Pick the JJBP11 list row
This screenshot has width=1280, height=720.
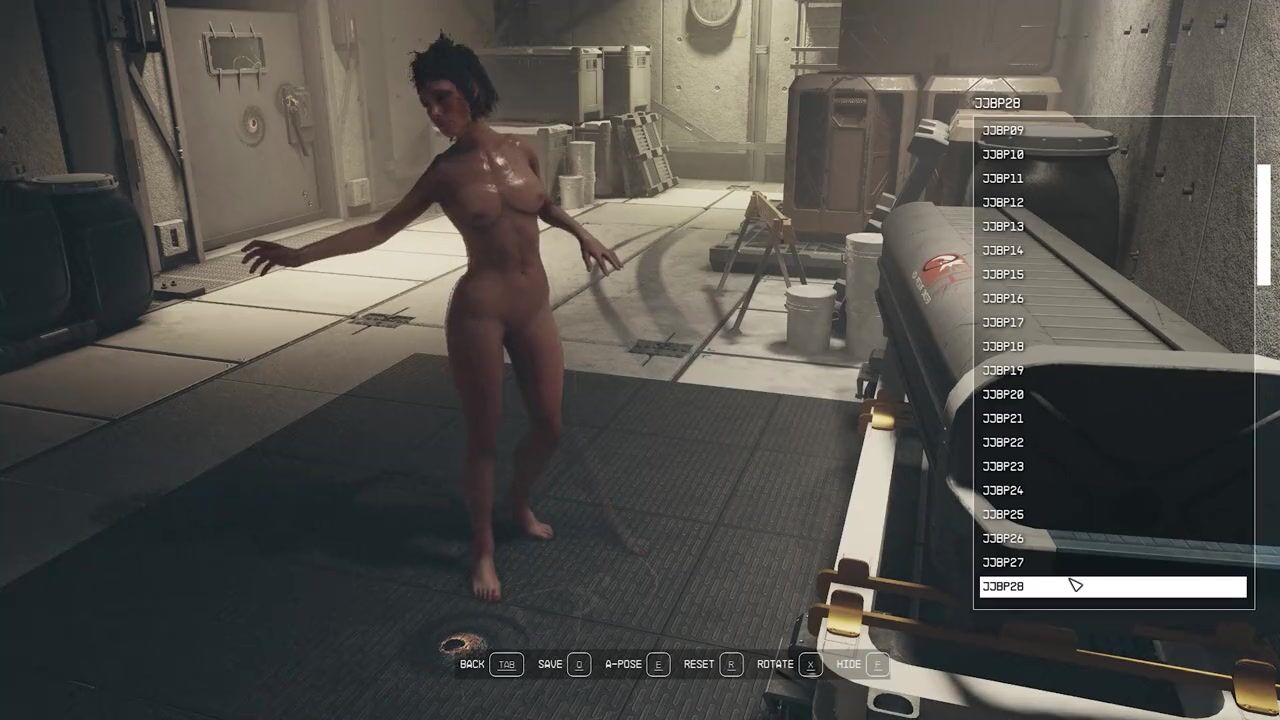1003,179
